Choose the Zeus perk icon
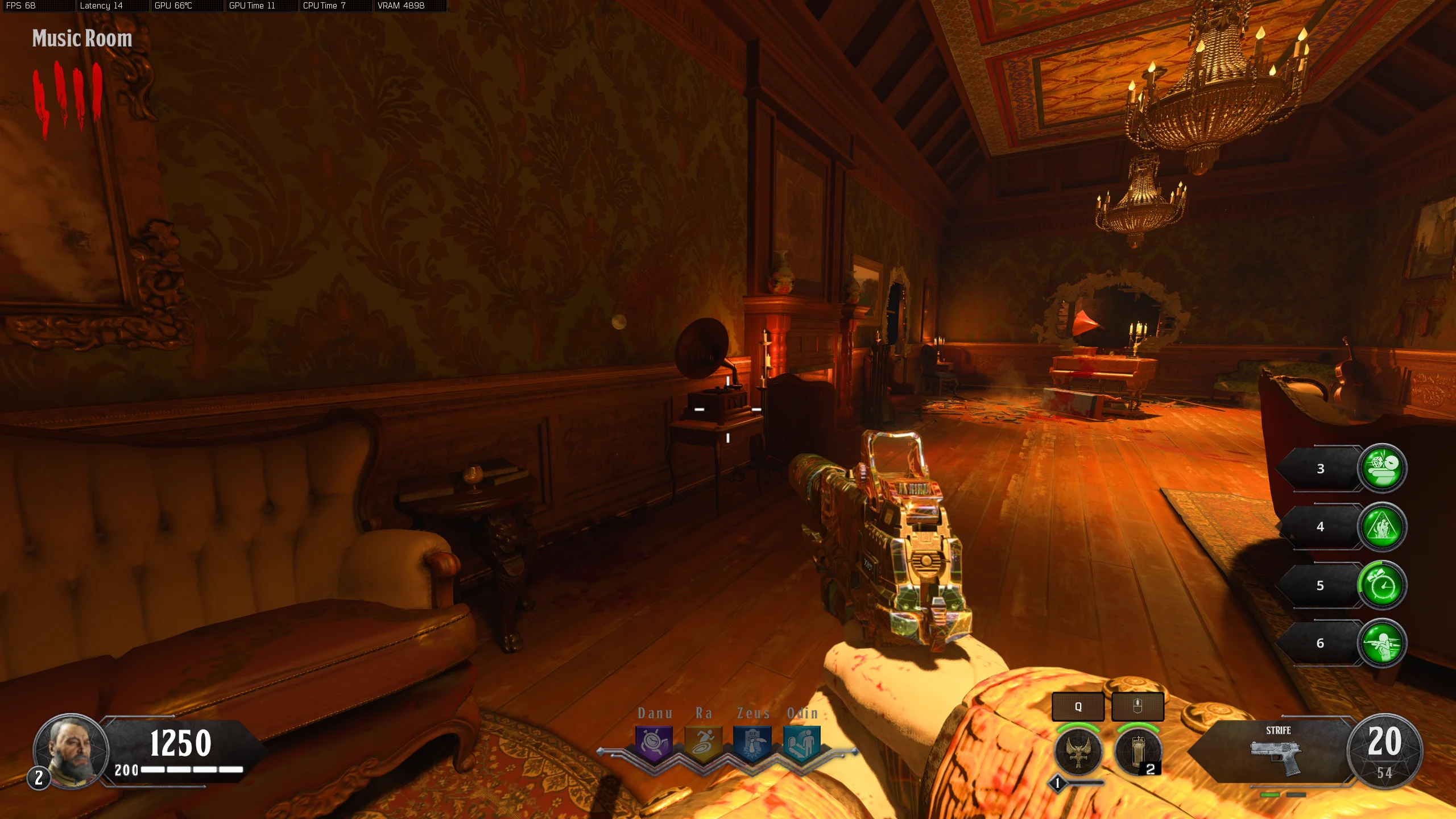Screen dimensions: 1456x819 (x=752, y=743)
